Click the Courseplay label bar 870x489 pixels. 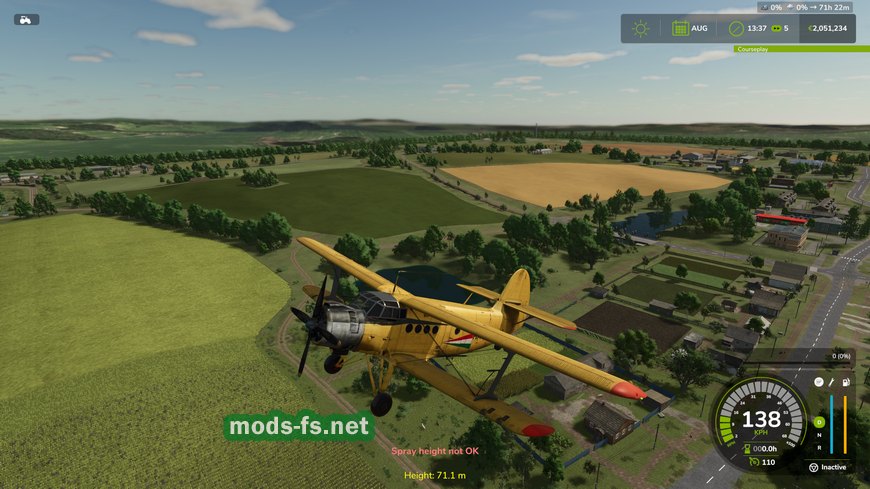pyautogui.click(x=790, y=48)
